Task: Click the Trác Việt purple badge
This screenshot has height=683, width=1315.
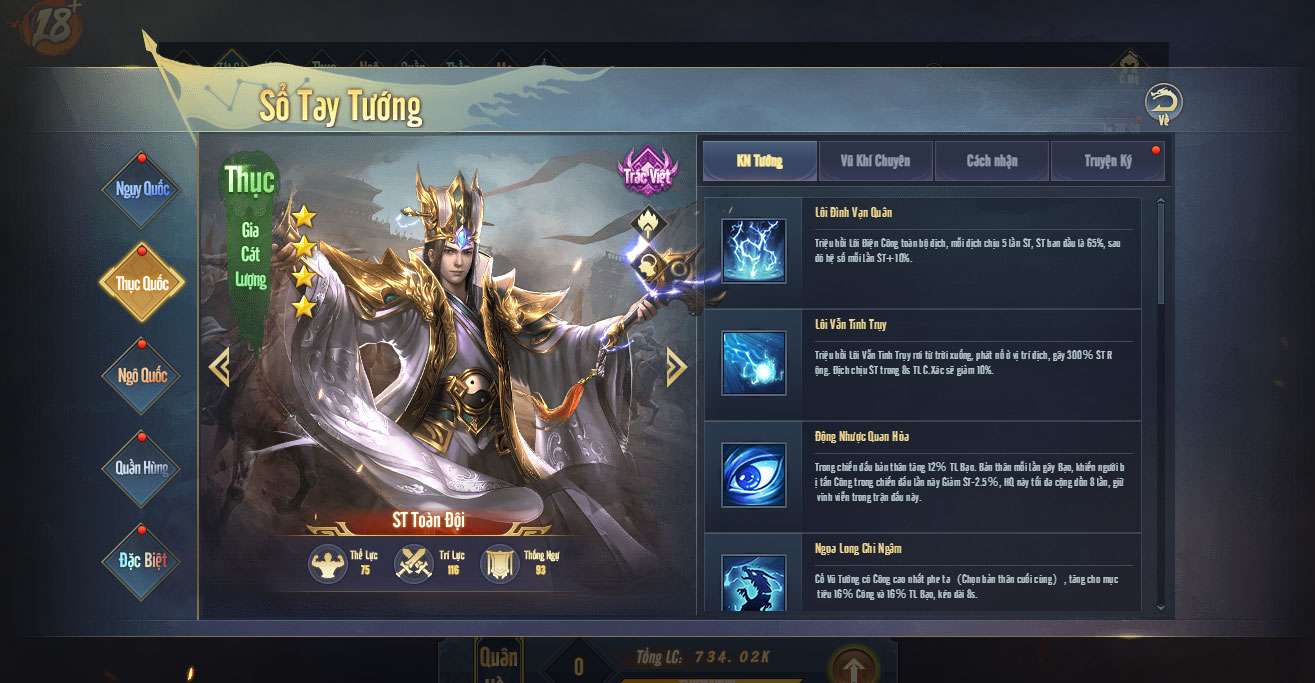Action: click(646, 171)
